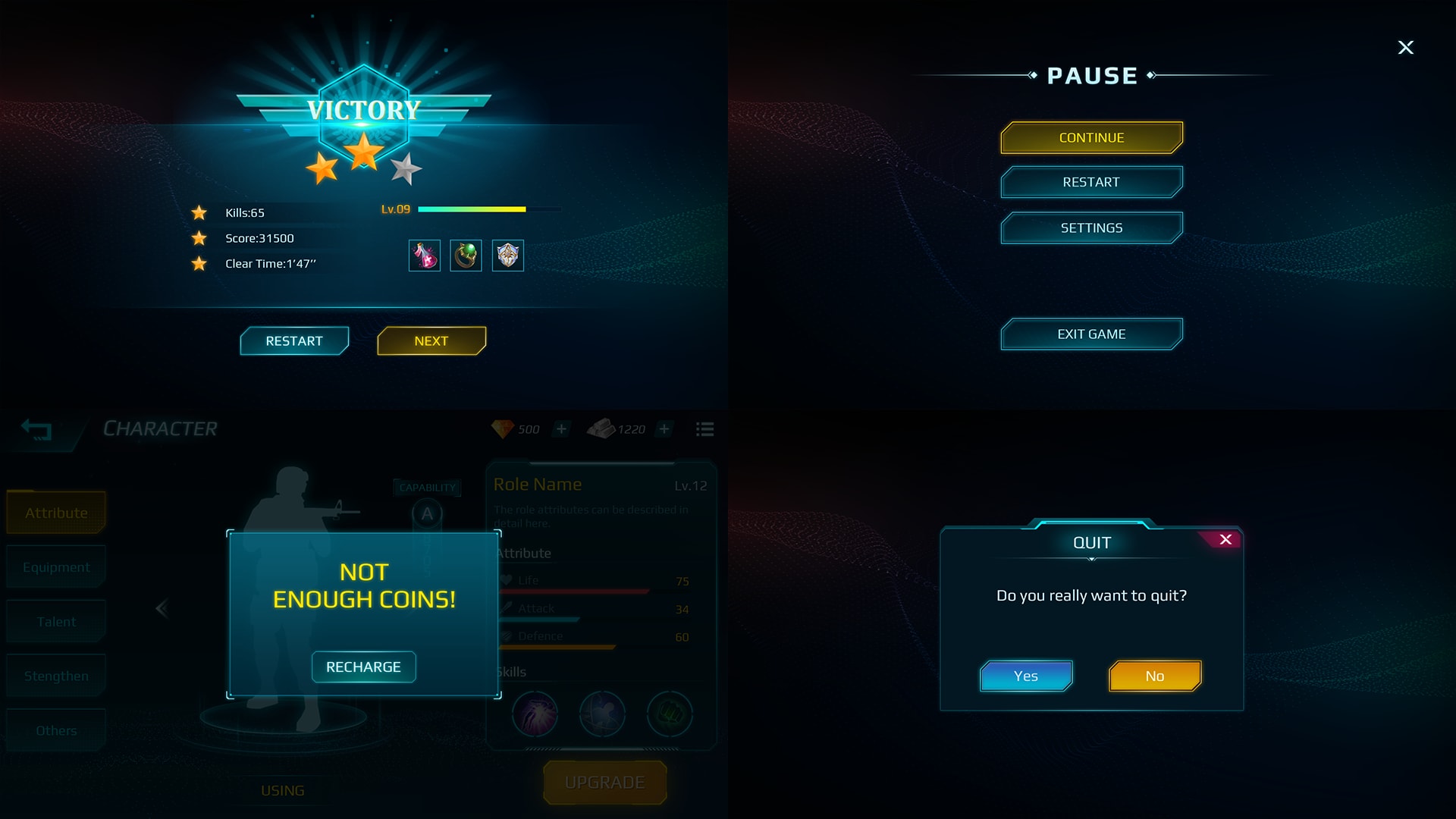Open the Attribute tab panel
Image resolution: width=1456 pixels, height=819 pixels.
click(55, 512)
